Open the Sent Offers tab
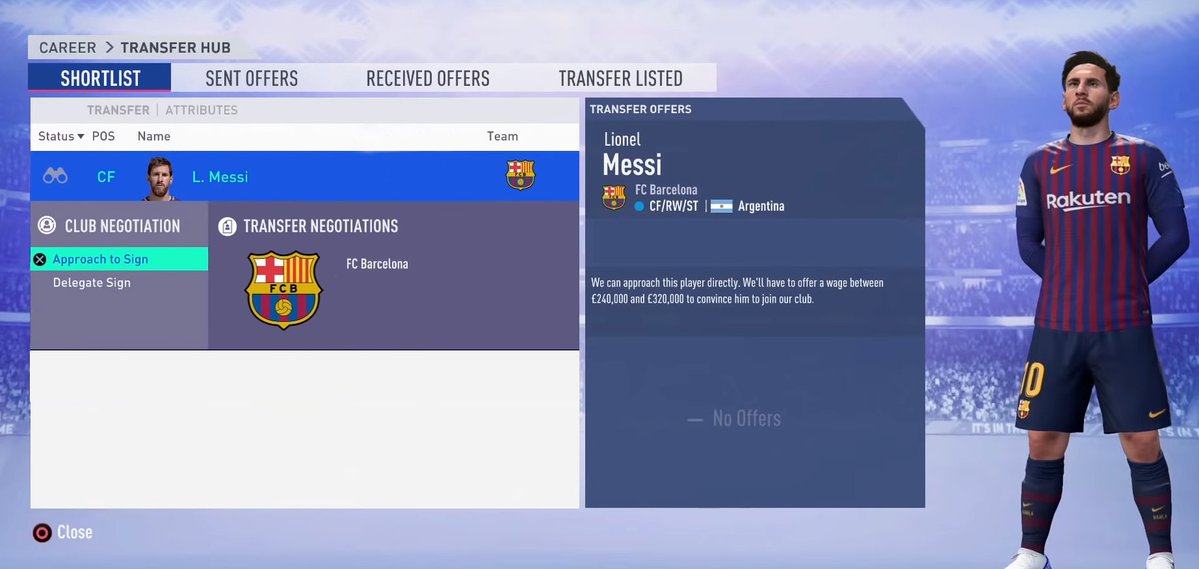Image resolution: width=1199 pixels, height=569 pixels. tap(251, 78)
